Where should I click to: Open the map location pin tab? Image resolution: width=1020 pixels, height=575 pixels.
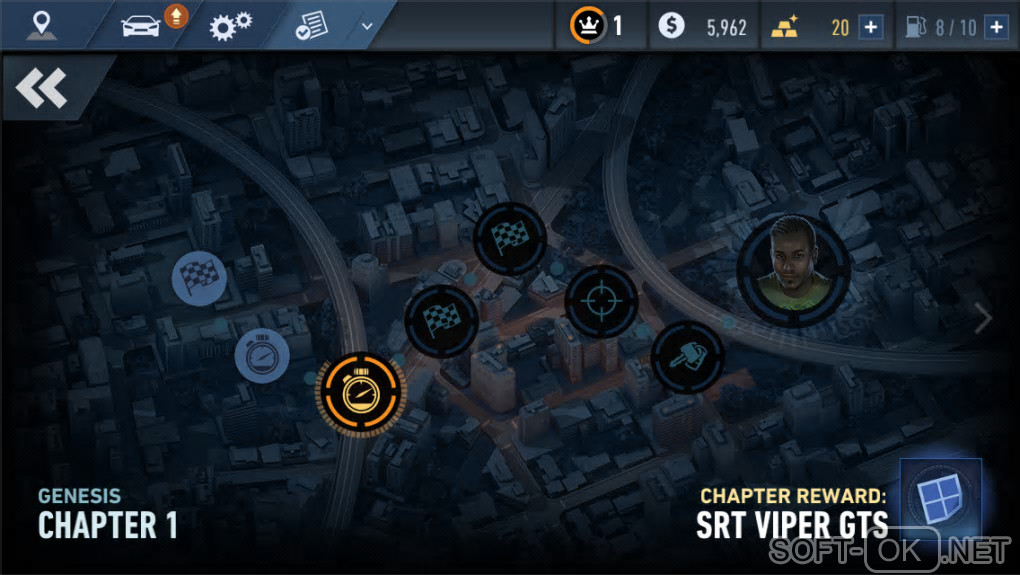pos(41,25)
